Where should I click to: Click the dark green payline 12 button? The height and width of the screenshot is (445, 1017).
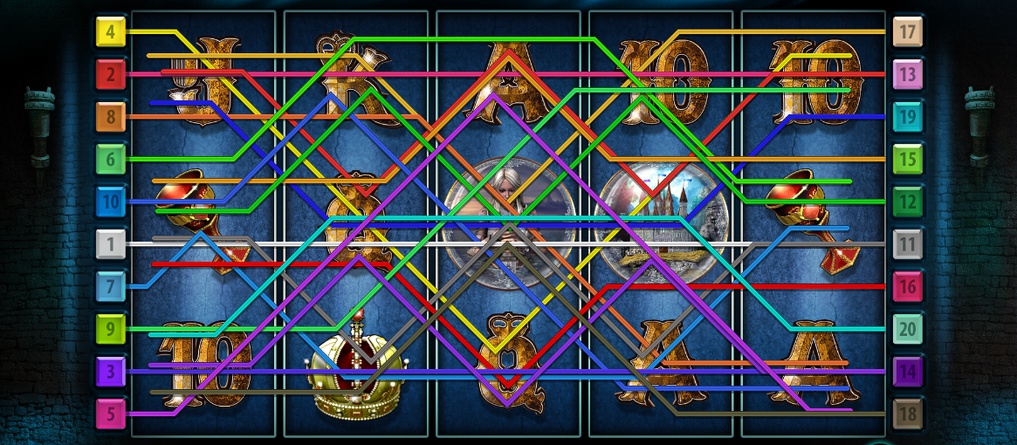click(907, 201)
